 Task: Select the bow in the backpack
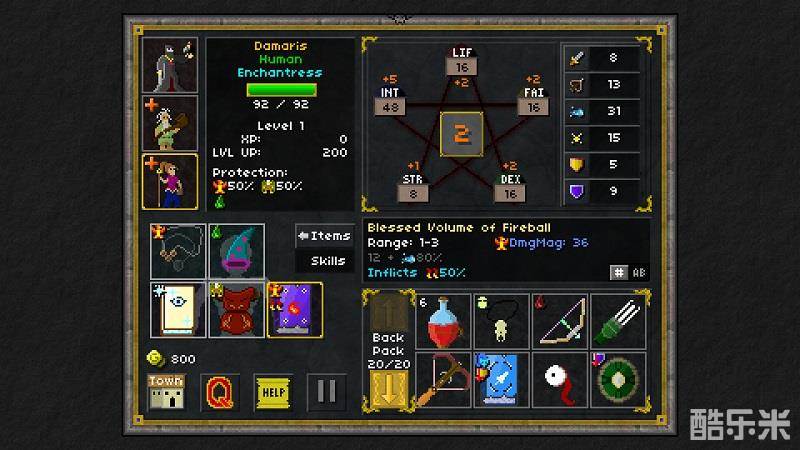(x=560, y=321)
